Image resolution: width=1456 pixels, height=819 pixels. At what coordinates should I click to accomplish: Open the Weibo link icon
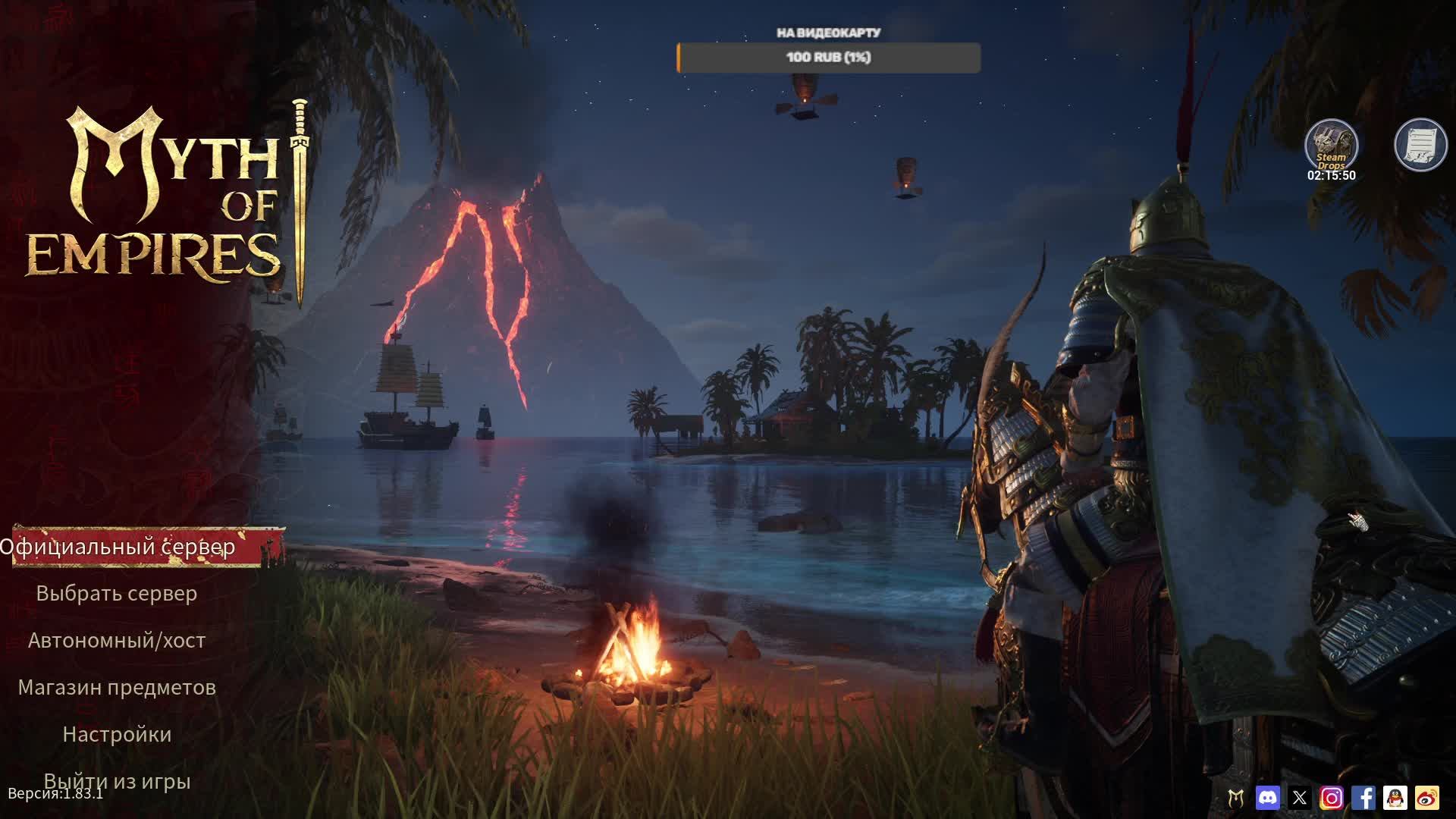click(x=1427, y=798)
